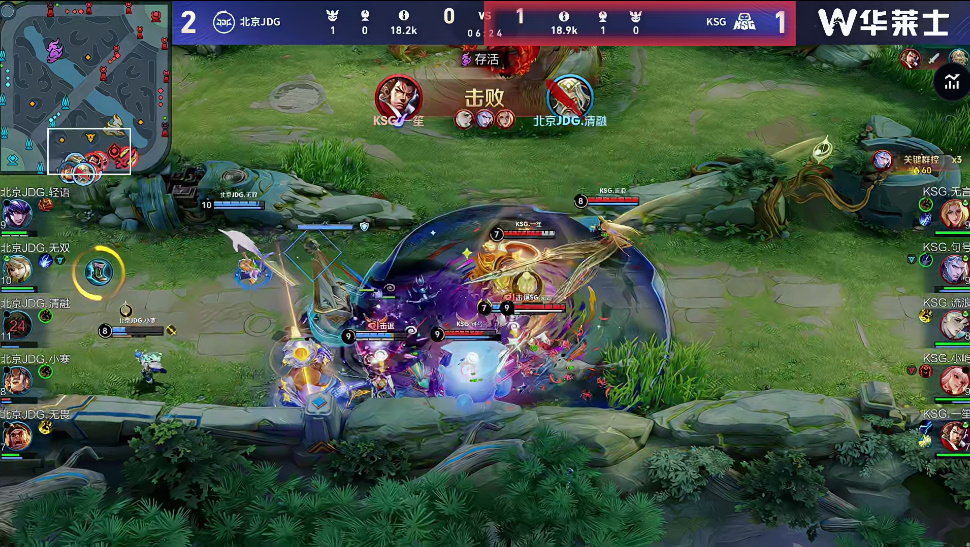Select 北京JDG.轻语 player portrait

pyautogui.click(x=16, y=215)
